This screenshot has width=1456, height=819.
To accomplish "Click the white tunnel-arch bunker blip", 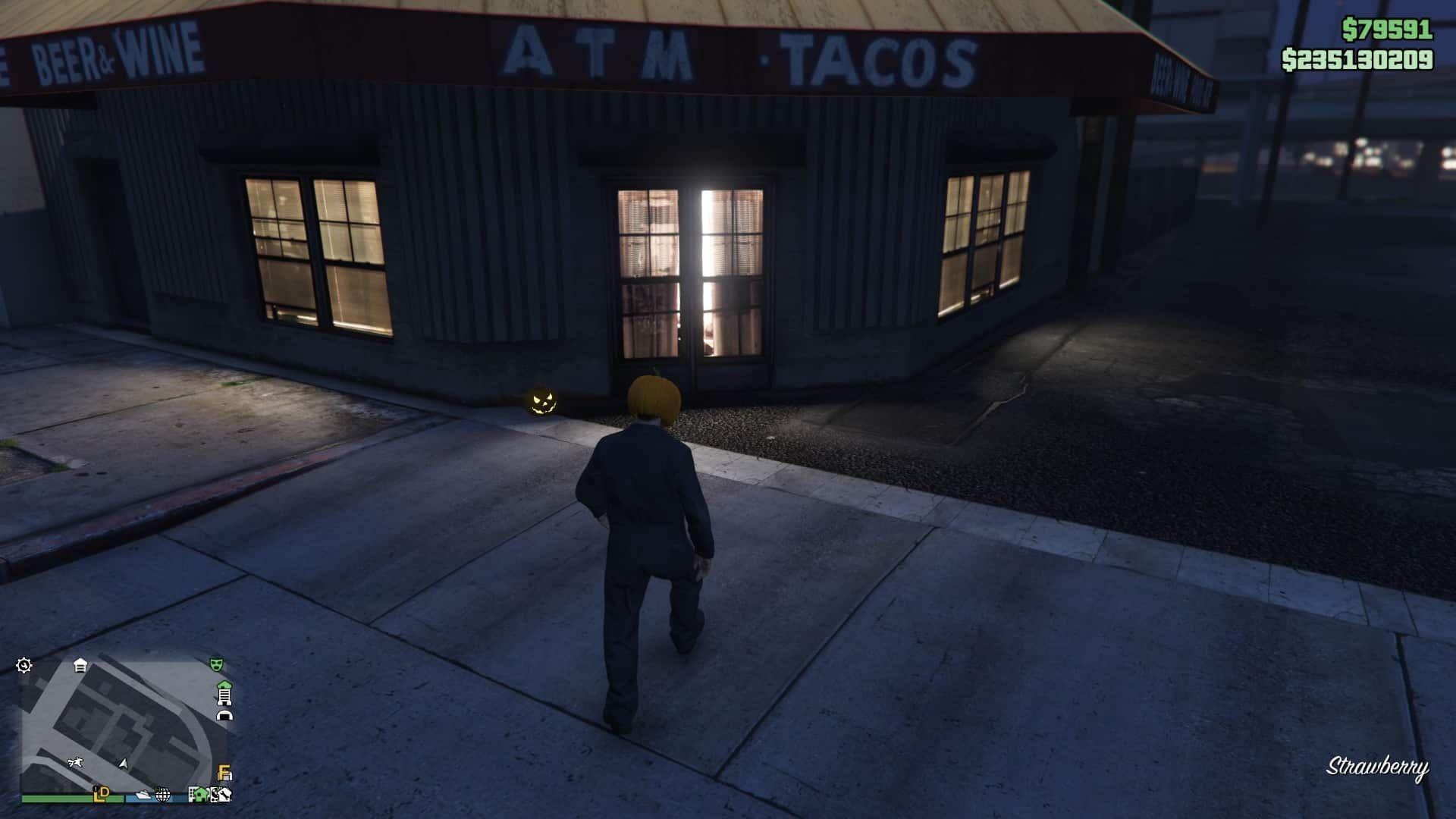I will coord(224,714).
